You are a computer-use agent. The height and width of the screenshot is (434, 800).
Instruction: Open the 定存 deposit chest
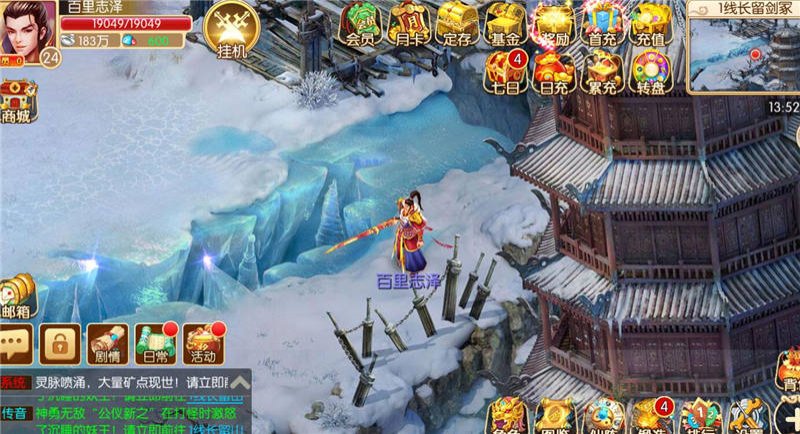(457, 24)
